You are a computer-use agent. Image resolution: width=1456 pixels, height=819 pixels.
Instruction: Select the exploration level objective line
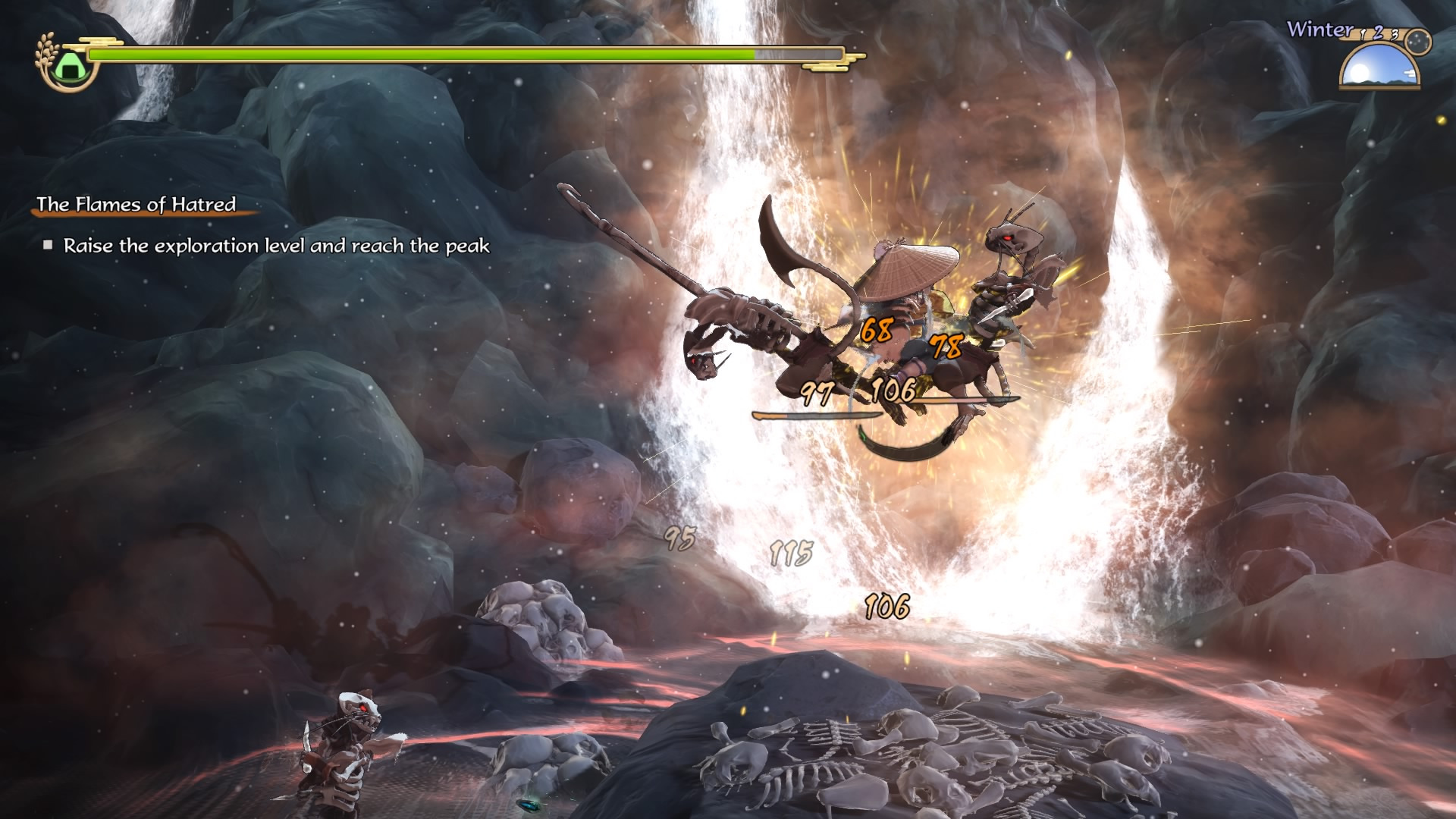(x=276, y=246)
